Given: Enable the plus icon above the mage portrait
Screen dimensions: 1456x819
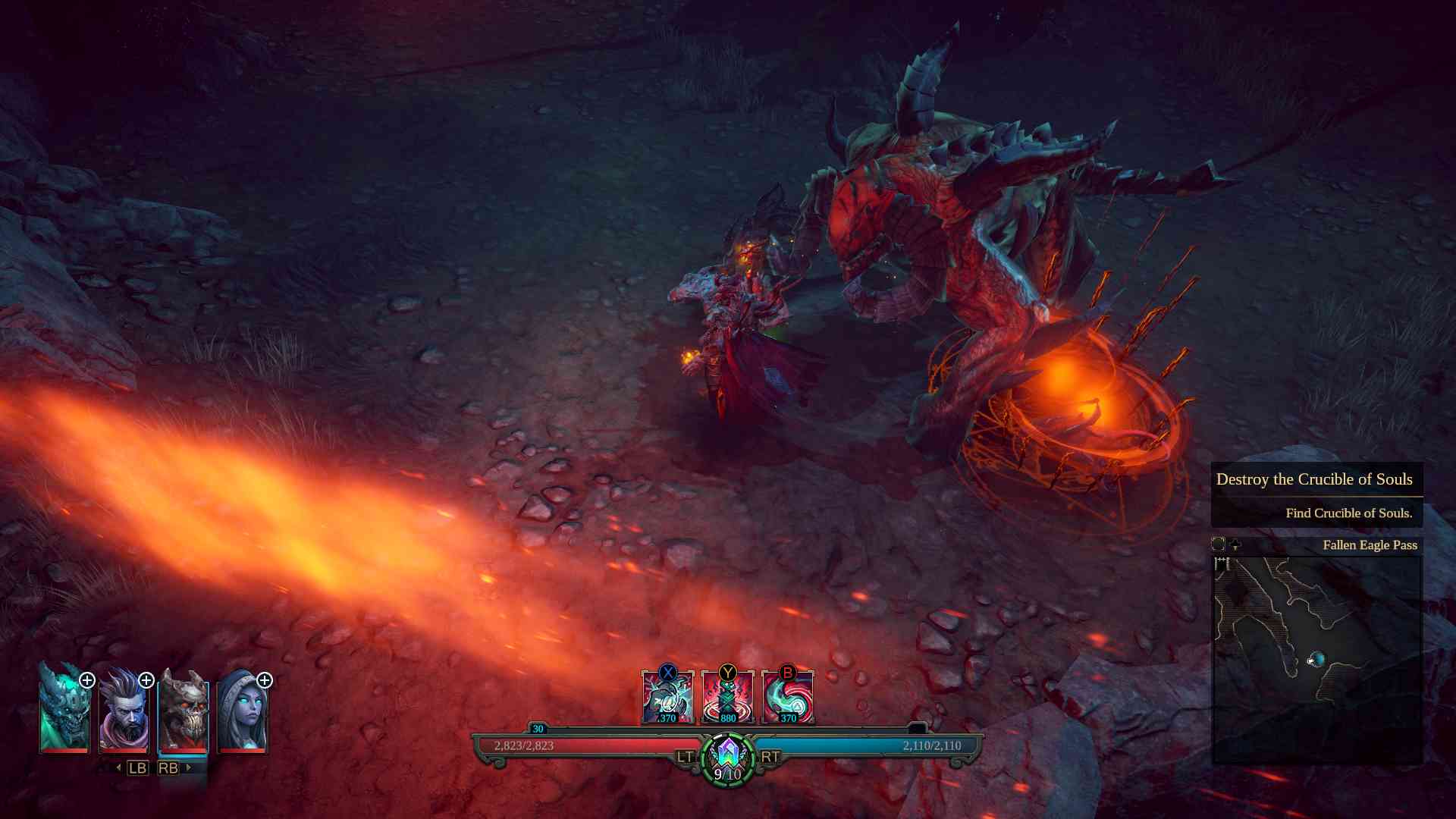Looking at the screenshot, I should click(146, 681).
